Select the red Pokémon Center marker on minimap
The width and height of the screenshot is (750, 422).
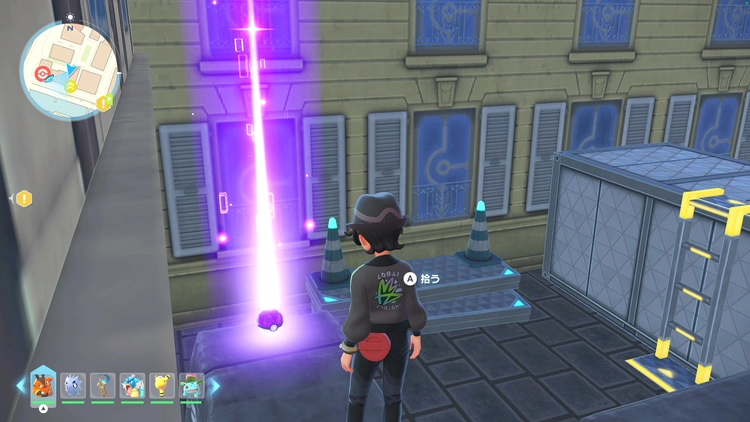pos(42,73)
